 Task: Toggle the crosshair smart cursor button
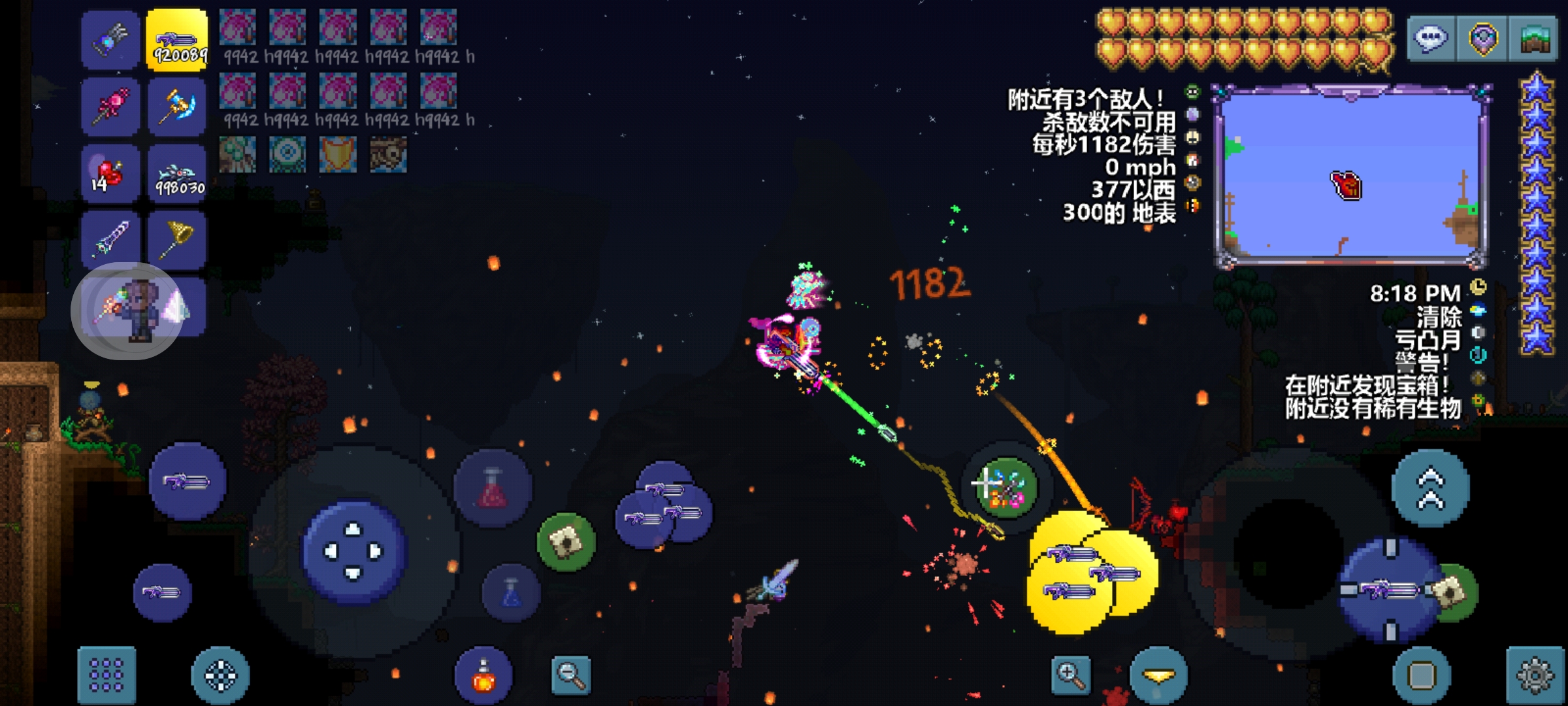coord(220,675)
